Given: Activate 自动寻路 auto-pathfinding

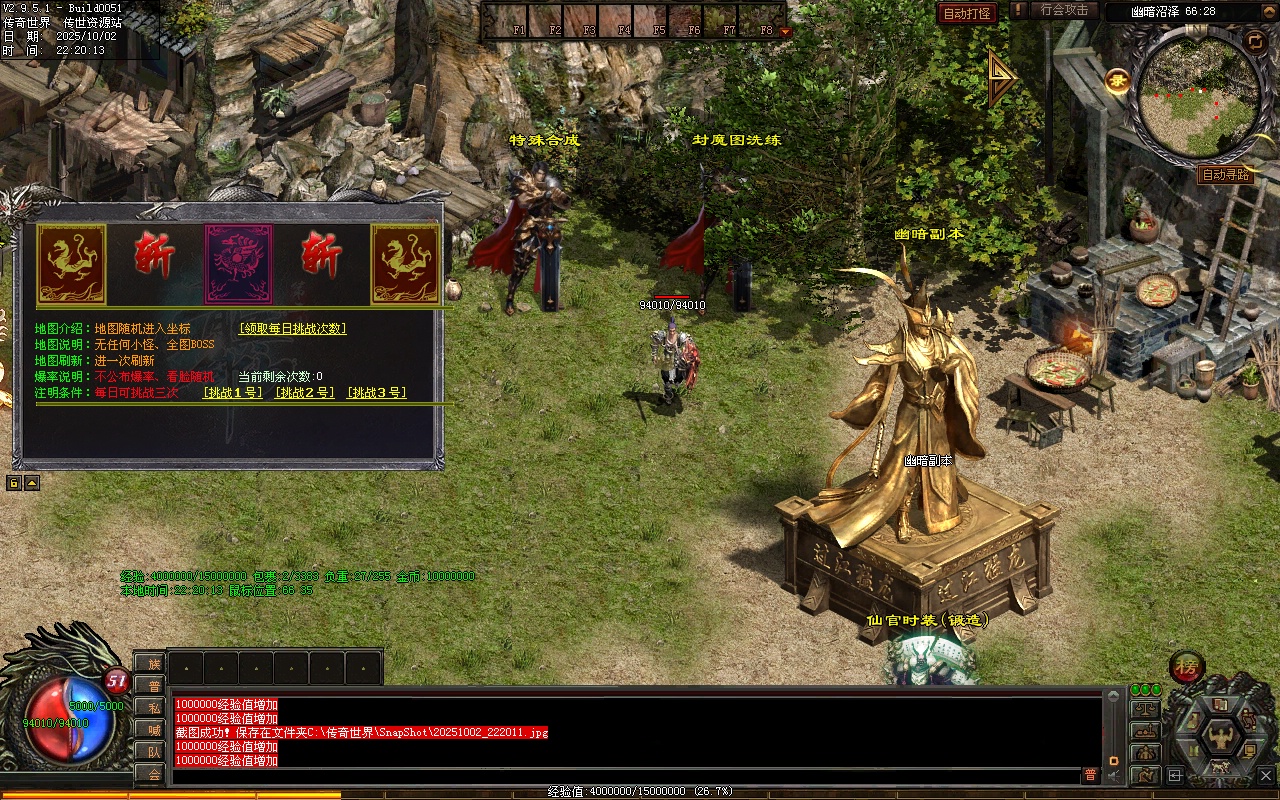Looking at the screenshot, I should 1225,175.
